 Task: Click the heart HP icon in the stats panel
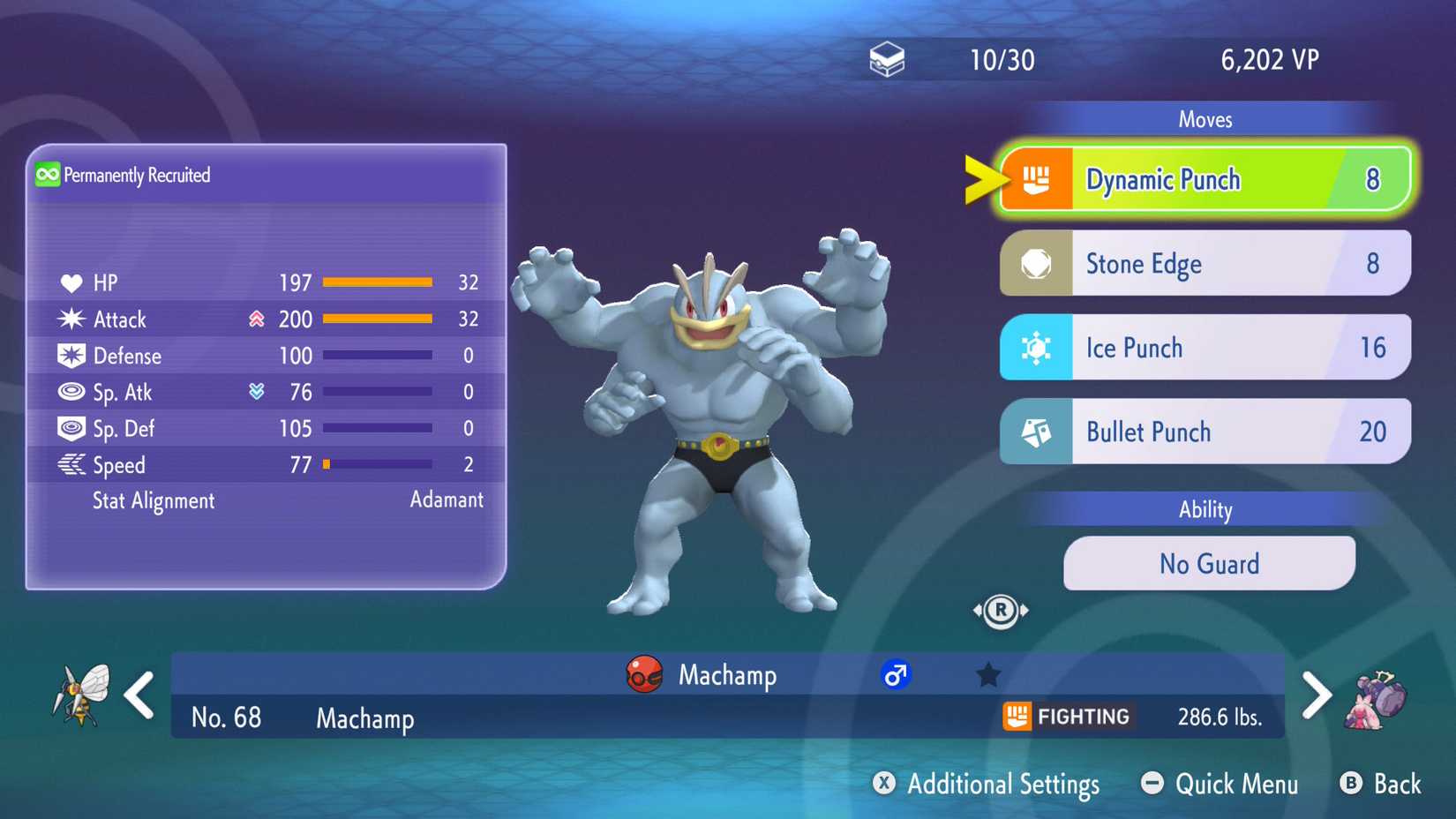click(x=73, y=282)
